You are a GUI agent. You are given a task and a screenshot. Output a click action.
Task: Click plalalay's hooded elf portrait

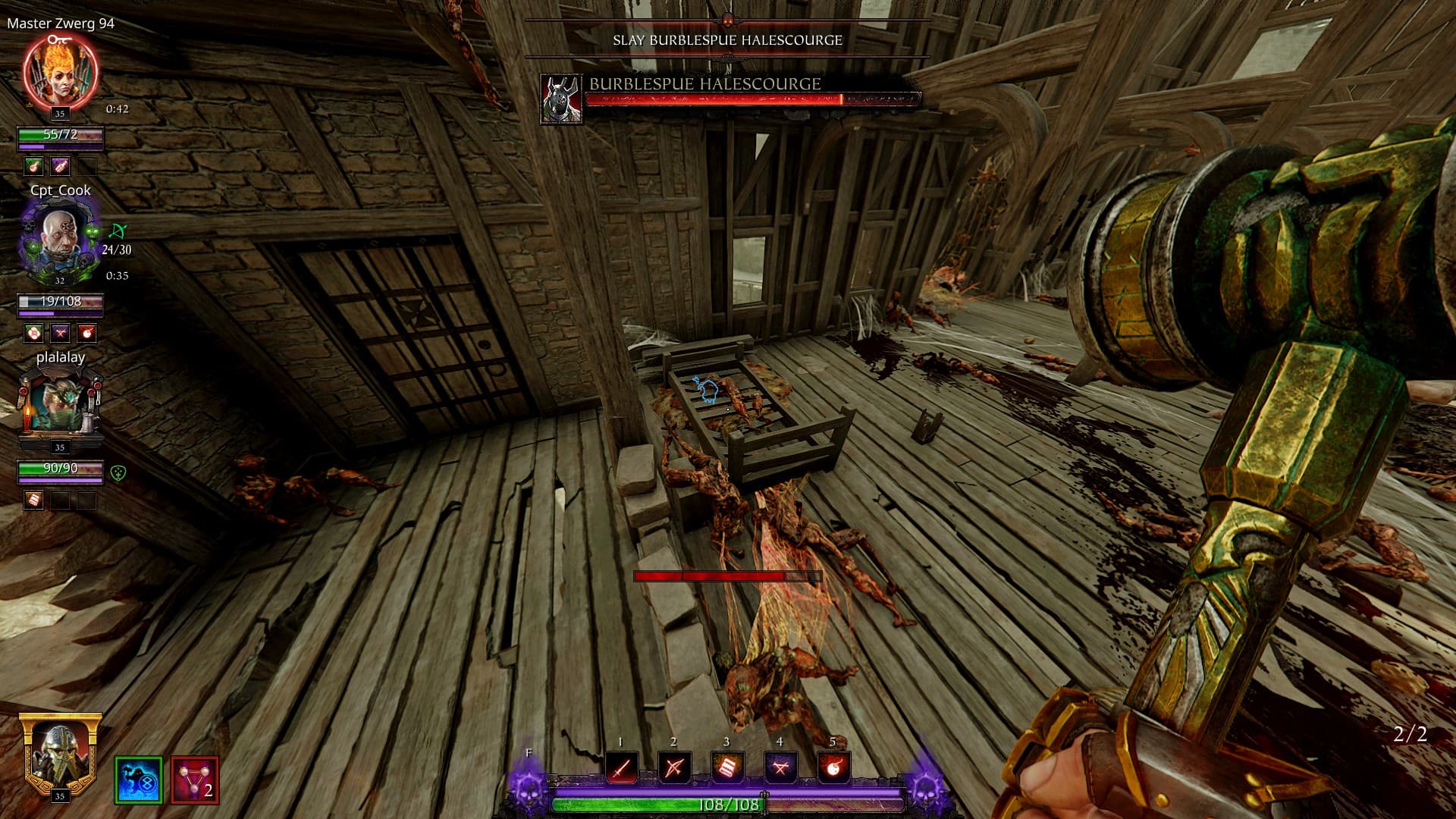point(61,406)
